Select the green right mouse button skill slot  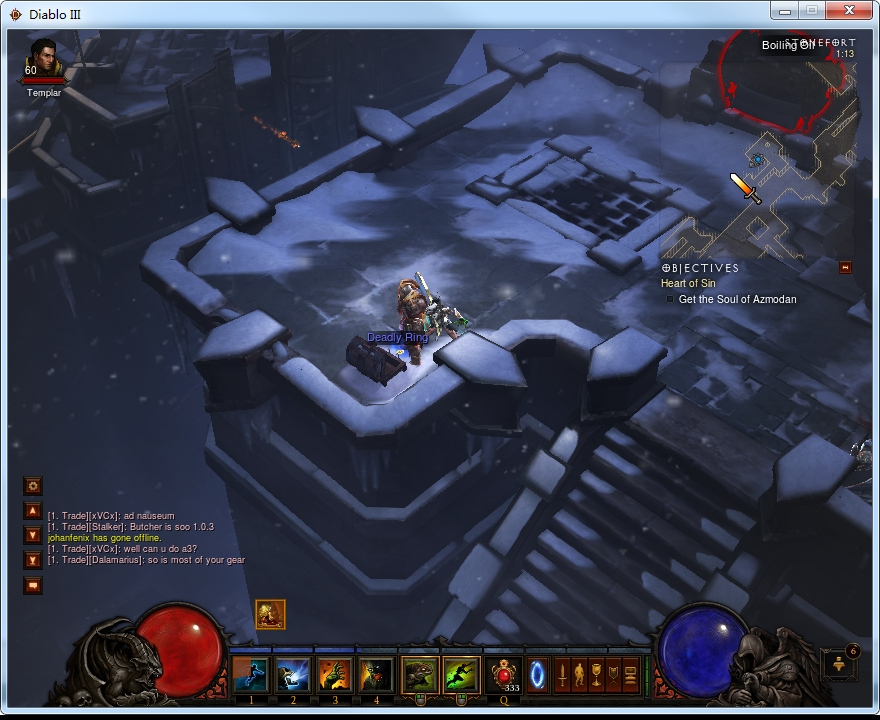461,675
